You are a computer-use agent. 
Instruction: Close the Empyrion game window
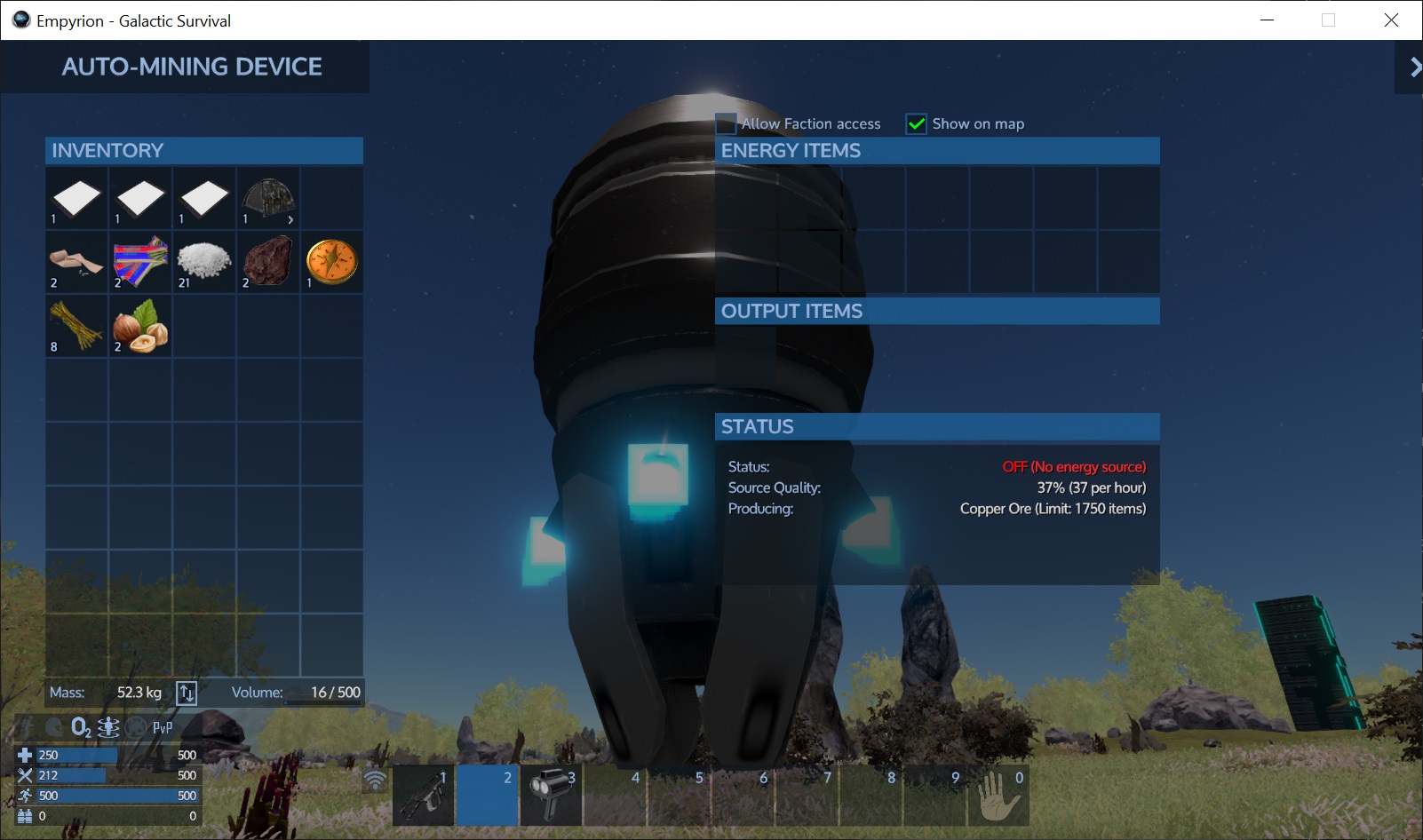coord(1391,20)
